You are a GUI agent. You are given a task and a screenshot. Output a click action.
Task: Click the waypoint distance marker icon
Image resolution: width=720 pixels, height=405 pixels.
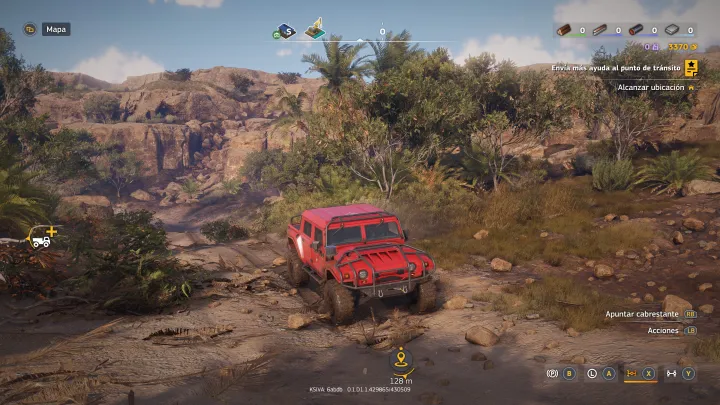[401, 358]
